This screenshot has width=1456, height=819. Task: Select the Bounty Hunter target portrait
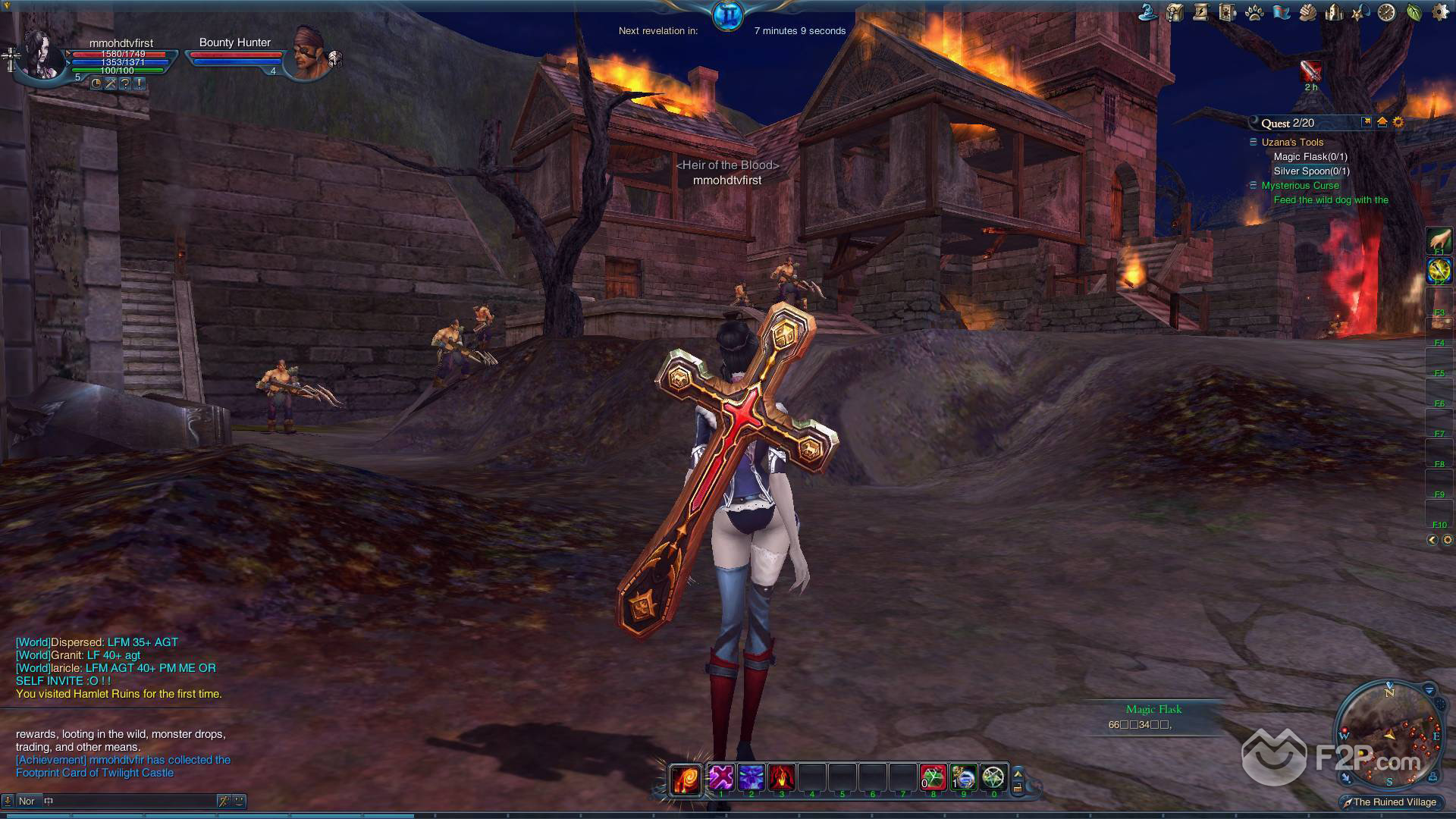[311, 55]
